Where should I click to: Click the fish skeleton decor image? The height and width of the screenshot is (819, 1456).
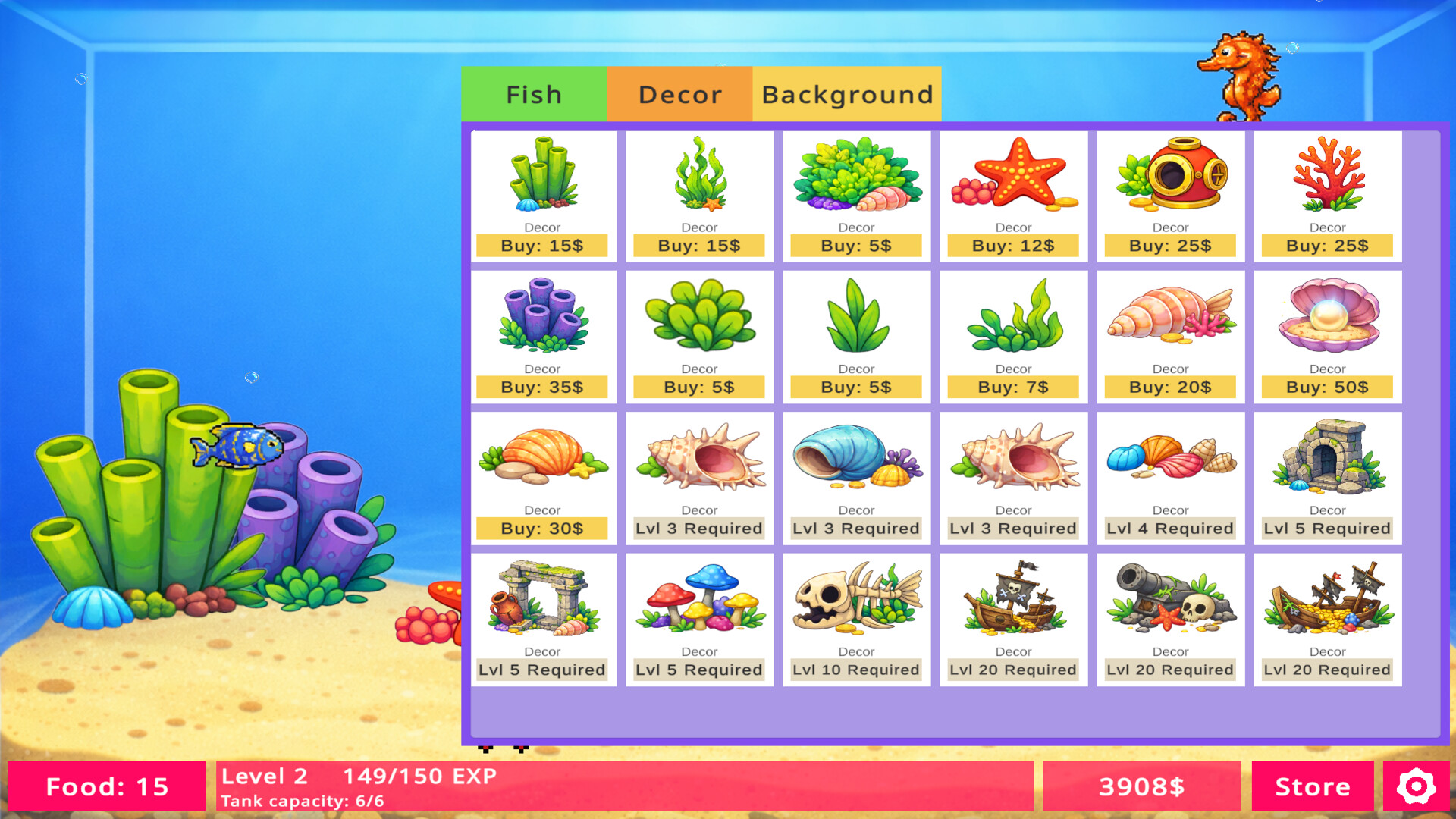point(856,603)
